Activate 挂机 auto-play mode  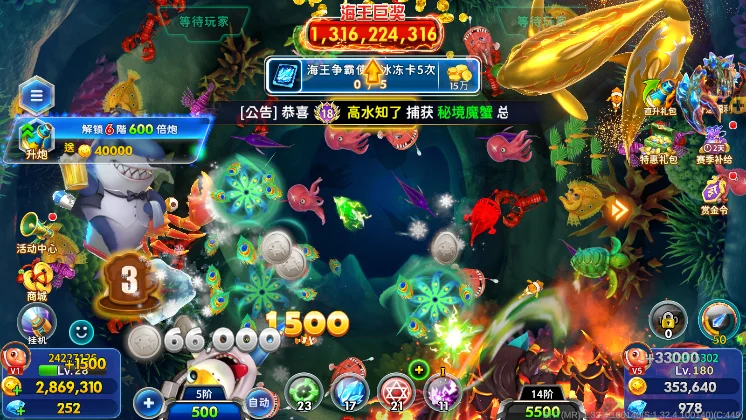[x=36, y=324]
